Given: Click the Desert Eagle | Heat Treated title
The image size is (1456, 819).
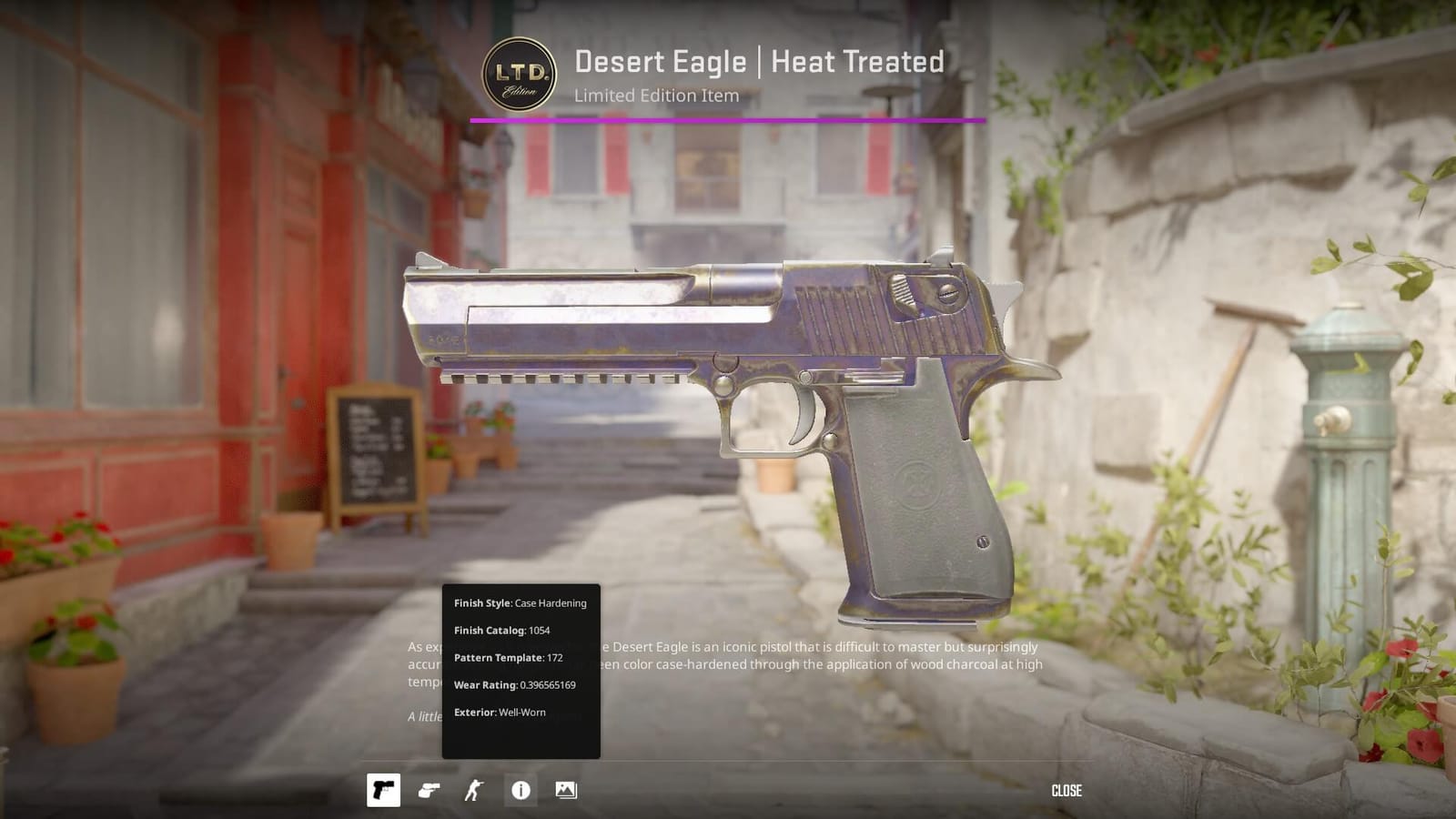Looking at the screenshot, I should (759, 62).
